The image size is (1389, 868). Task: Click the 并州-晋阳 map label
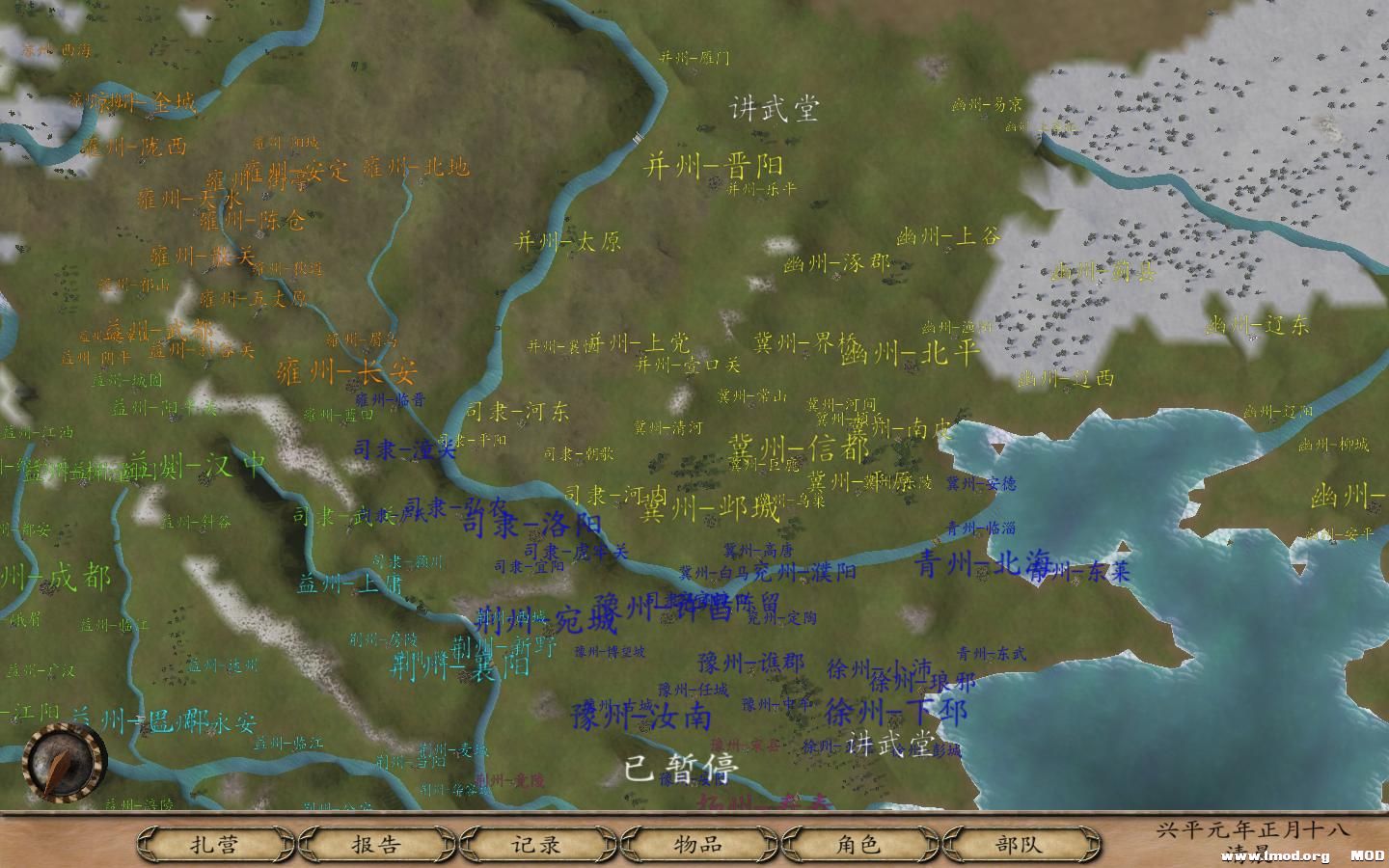coord(716,164)
